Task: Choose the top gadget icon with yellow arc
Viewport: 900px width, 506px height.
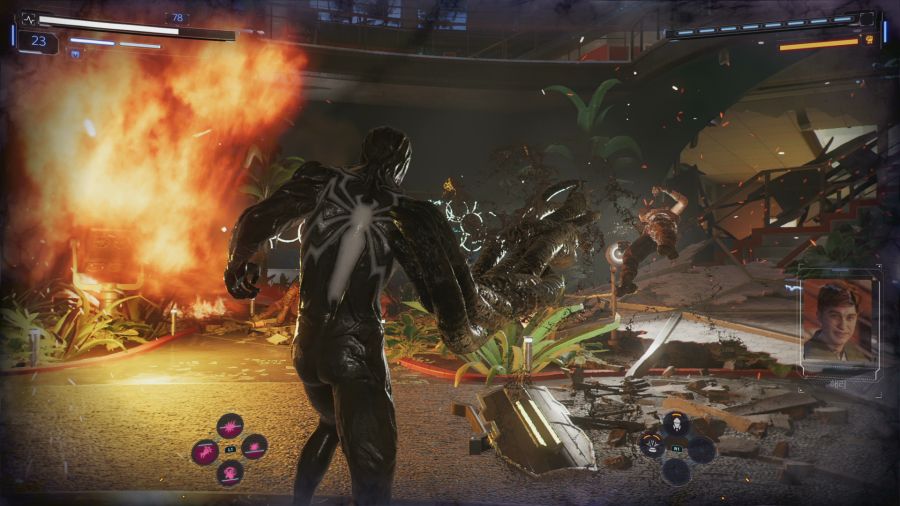Action: 676,423
